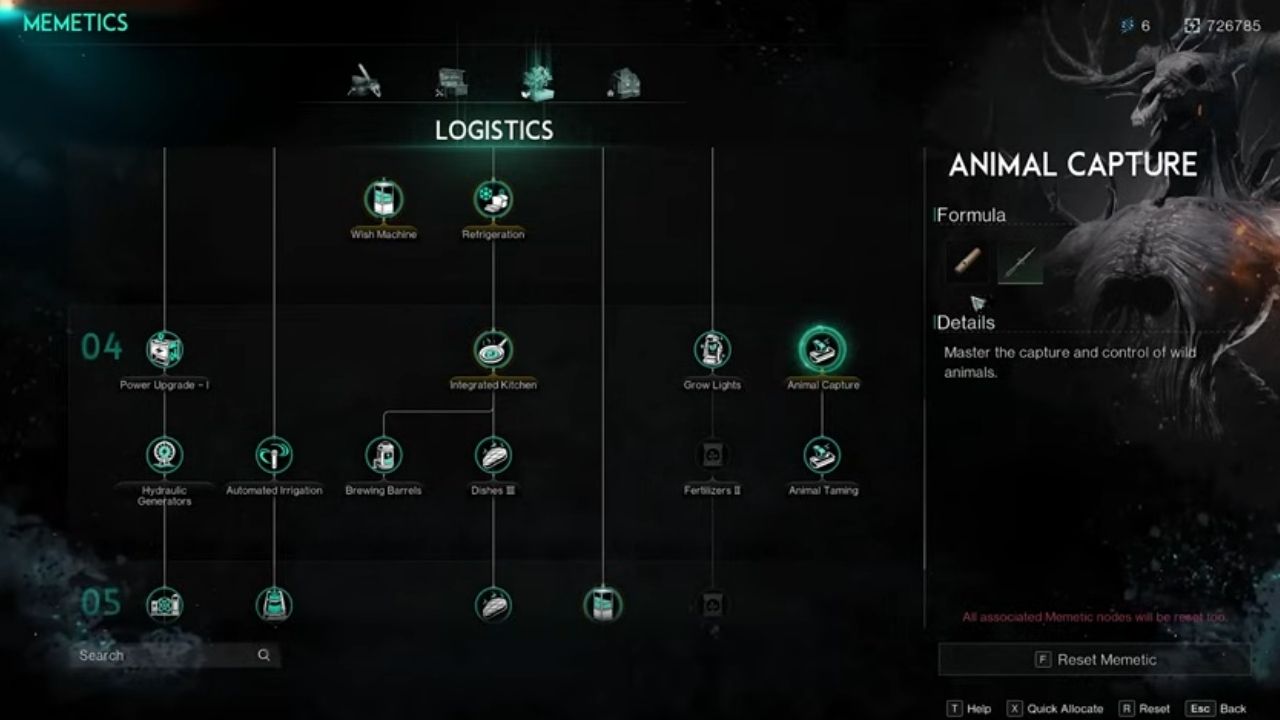Select the Power Upgrade I node

click(162, 349)
